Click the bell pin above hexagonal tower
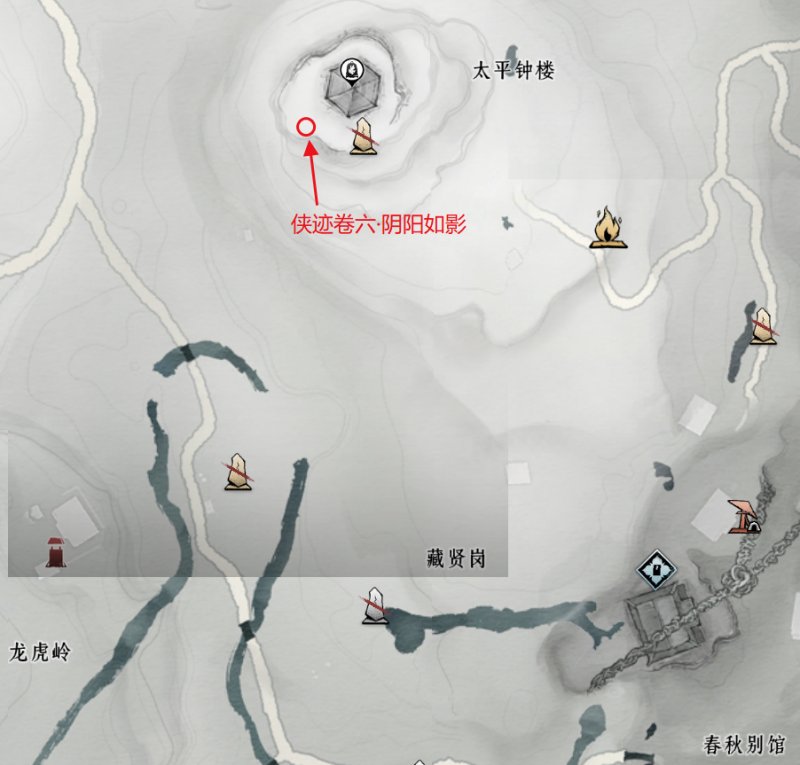The width and height of the screenshot is (800, 765). [350, 70]
